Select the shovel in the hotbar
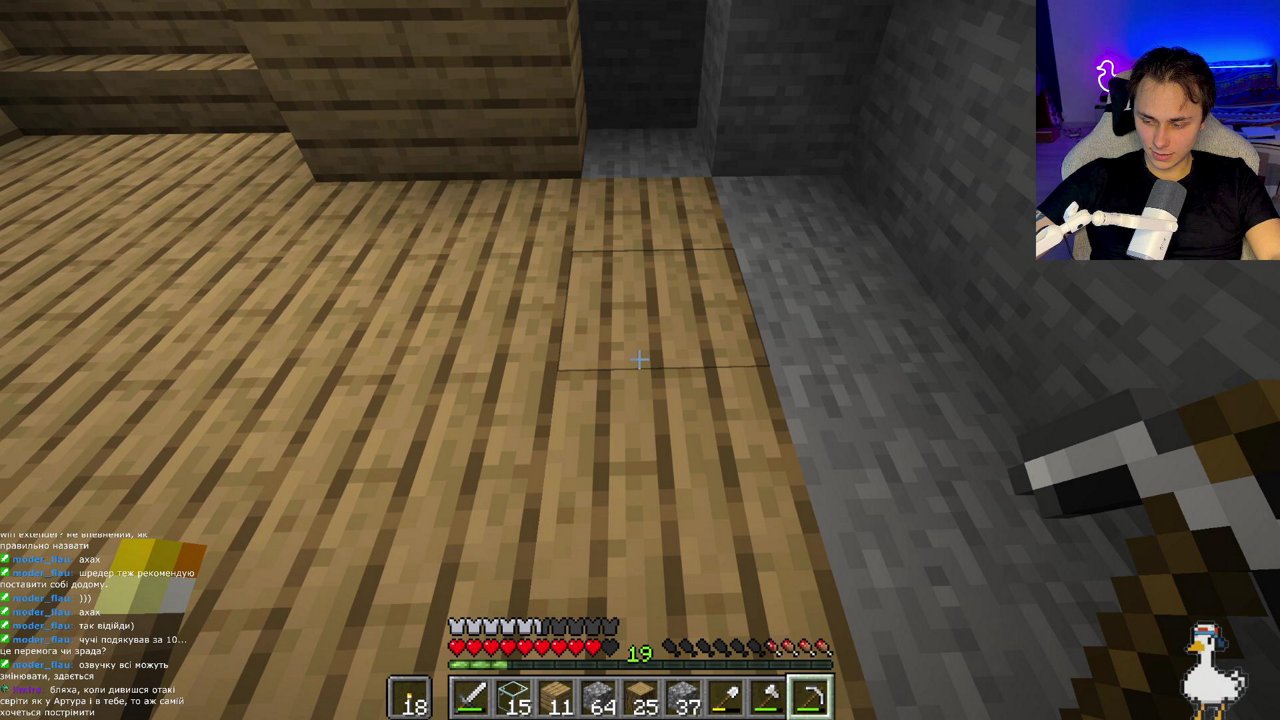Image resolution: width=1280 pixels, height=720 pixels. point(727,695)
